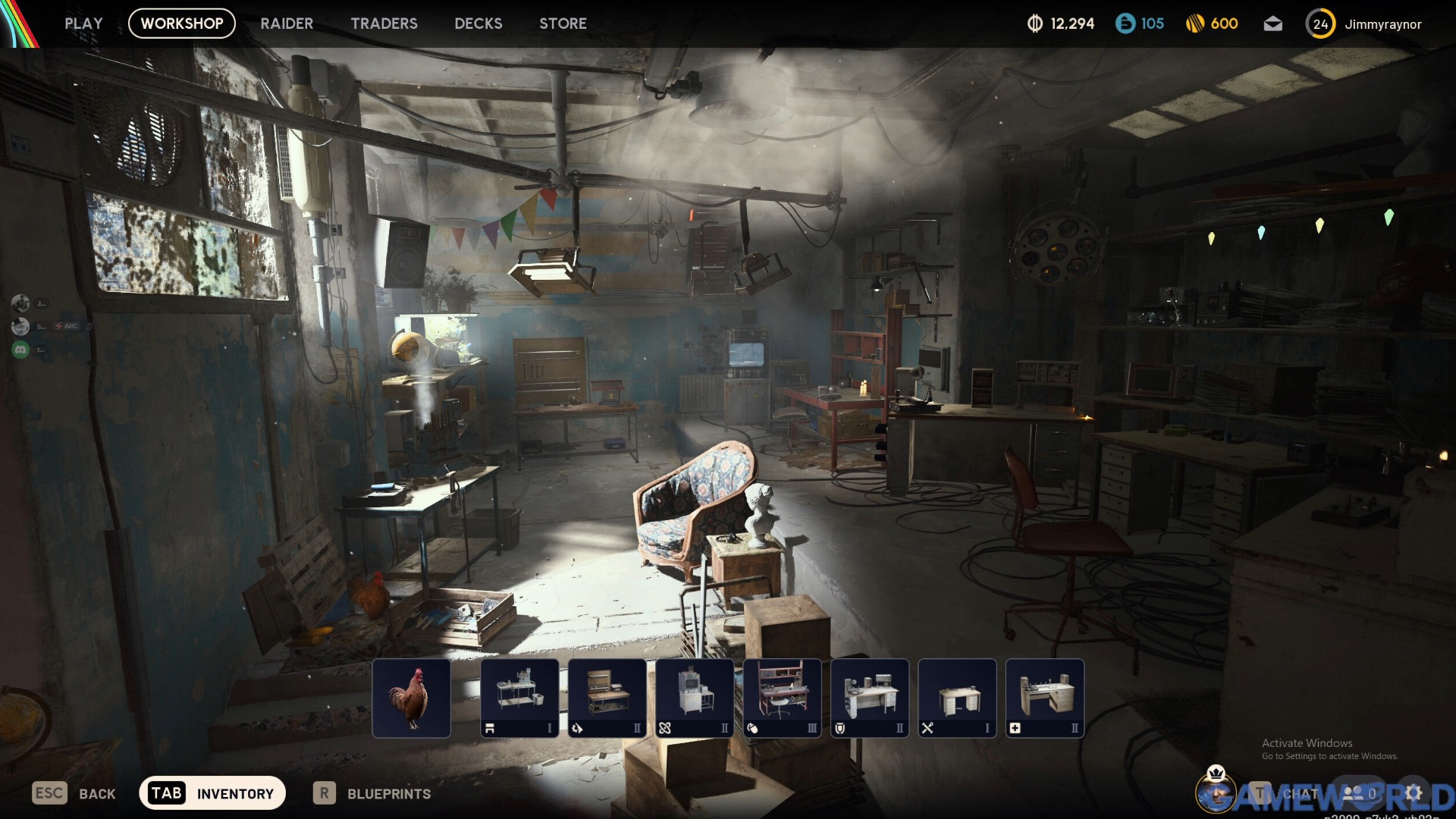Select the Workshop tab
The height and width of the screenshot is (819, 1456).
point(182,24)
